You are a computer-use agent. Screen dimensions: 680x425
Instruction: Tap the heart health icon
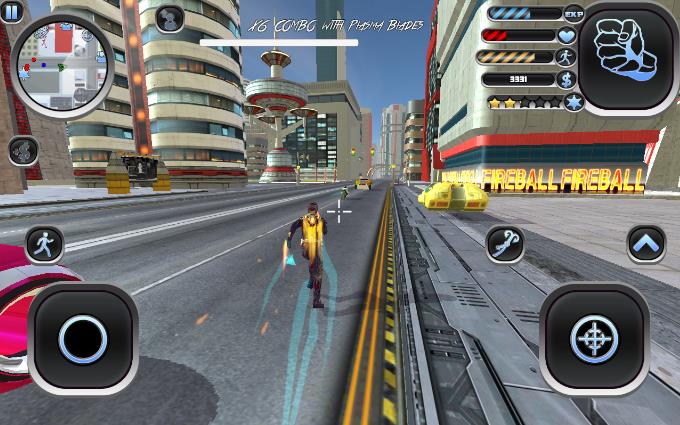(568, 35)
